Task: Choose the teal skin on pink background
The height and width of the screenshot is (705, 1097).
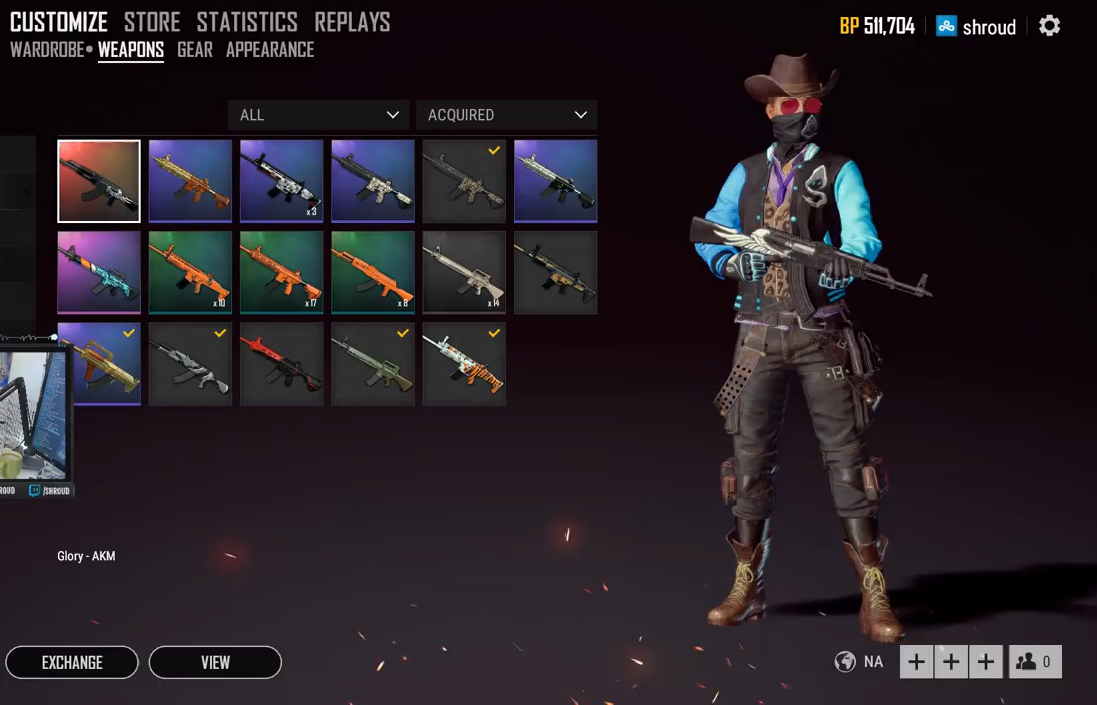Action: coord(99,272)
